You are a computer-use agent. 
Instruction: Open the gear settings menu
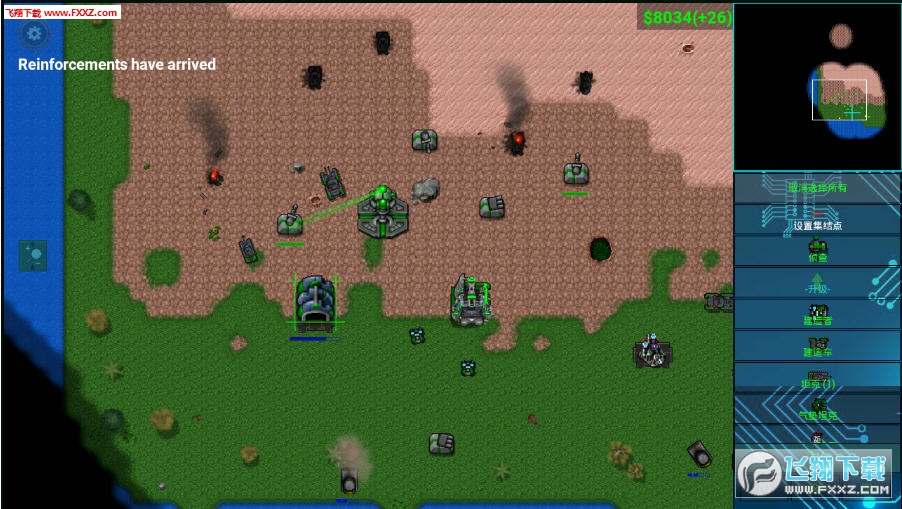point(35,34)
